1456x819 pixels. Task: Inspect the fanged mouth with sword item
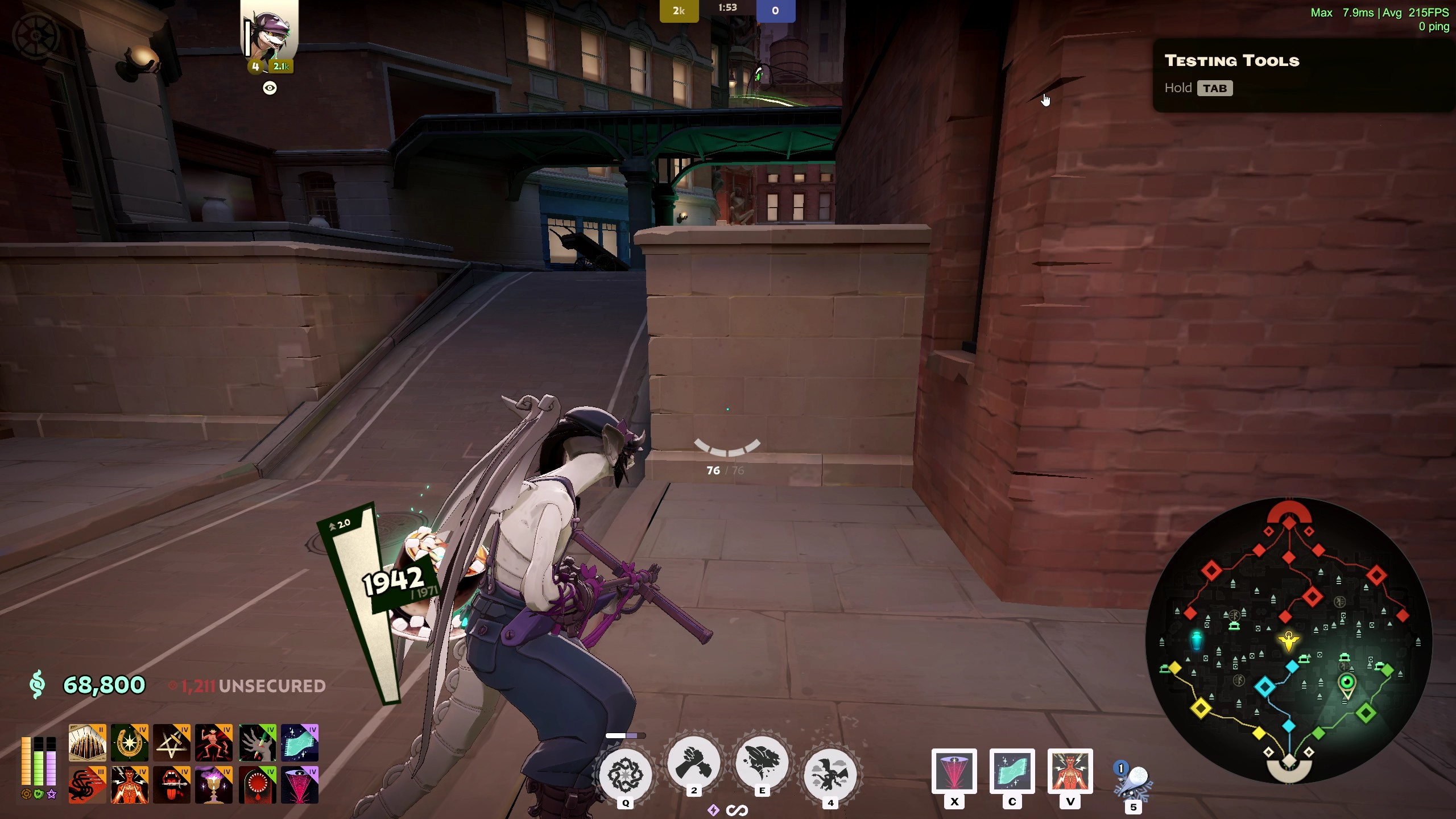pyautogui.click(x=172, y=785)
